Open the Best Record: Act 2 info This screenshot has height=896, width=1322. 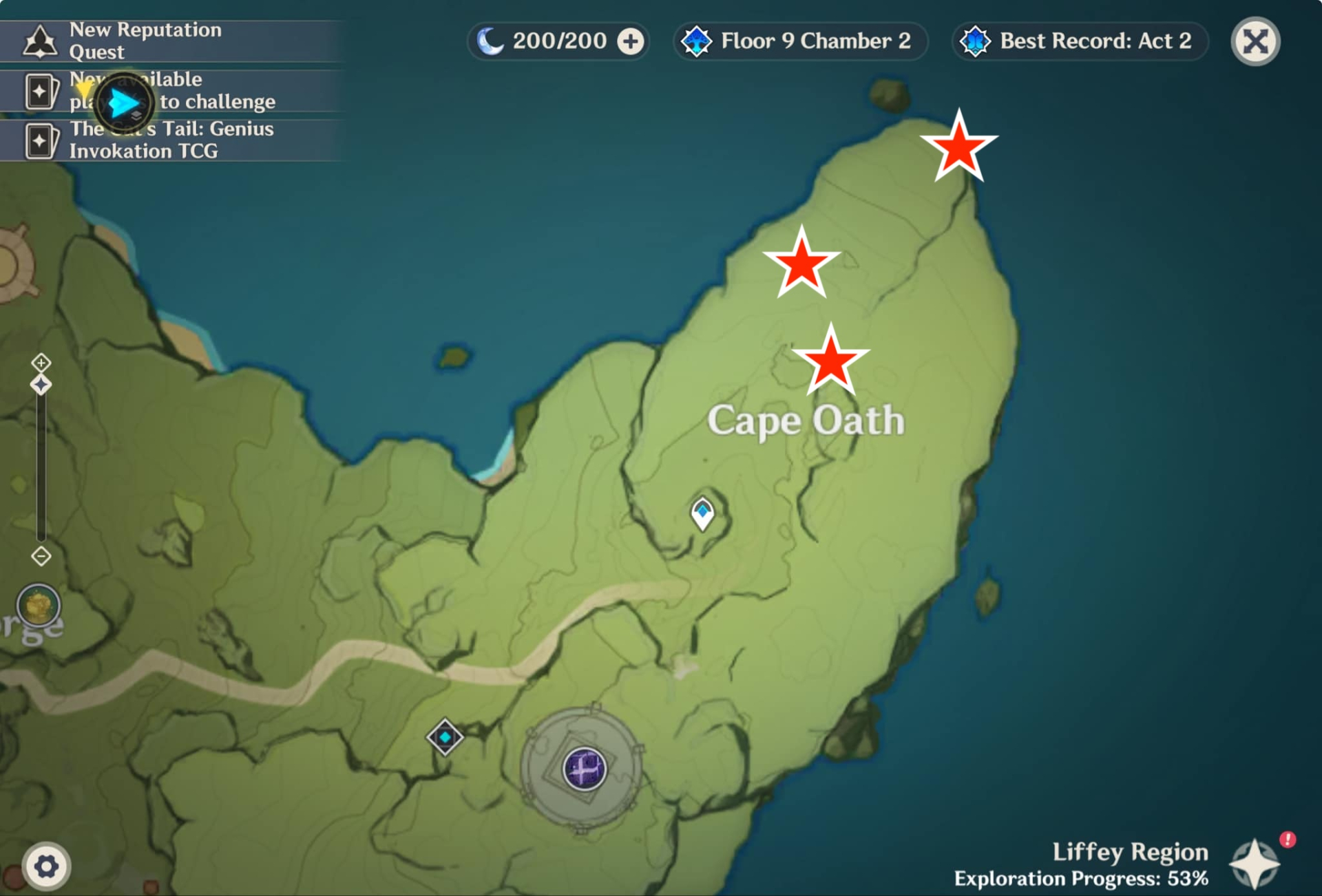tap(1080, 41)
